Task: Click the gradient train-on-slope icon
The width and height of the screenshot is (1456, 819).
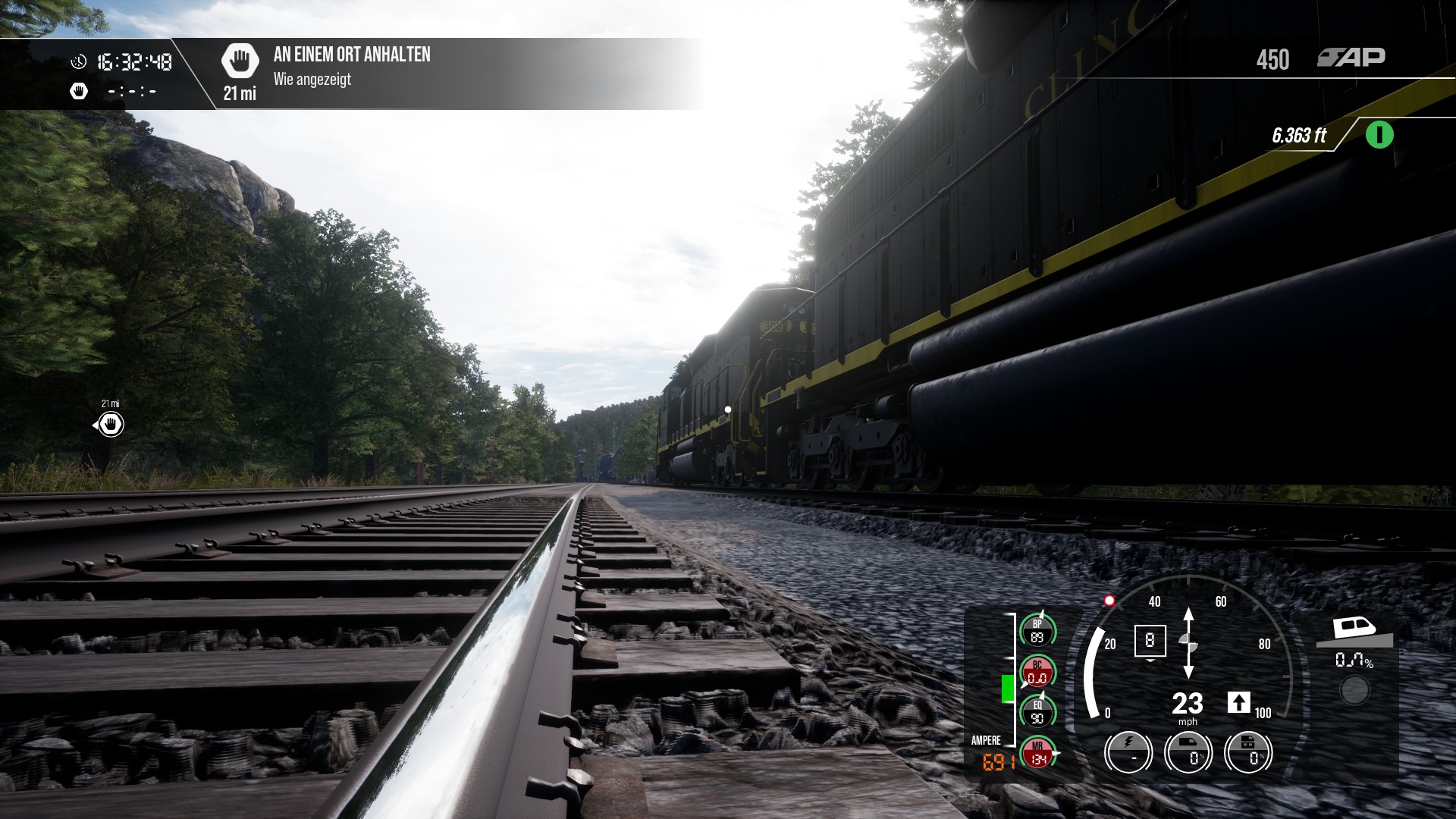Action: point(1354,630)
